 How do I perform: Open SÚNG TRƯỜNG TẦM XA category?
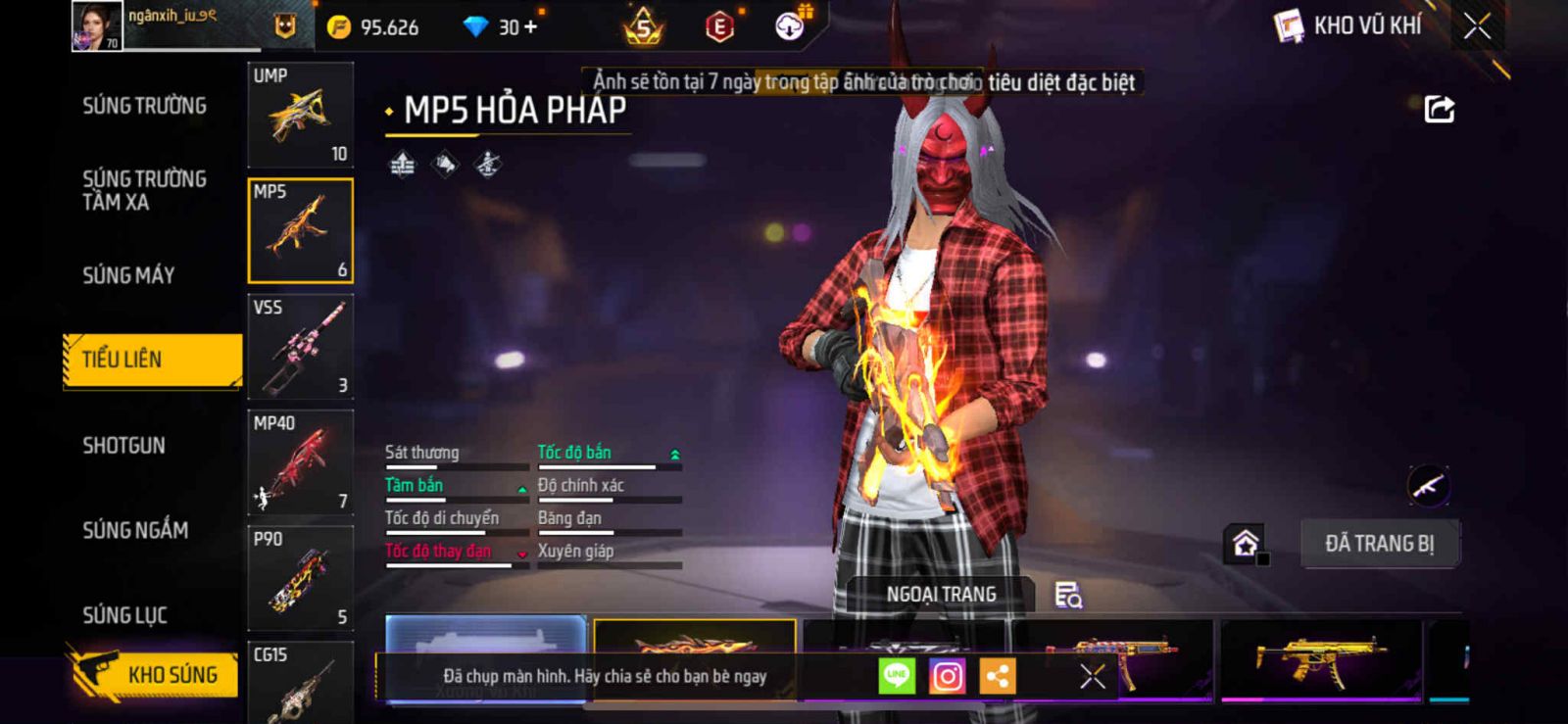[144, 190]
